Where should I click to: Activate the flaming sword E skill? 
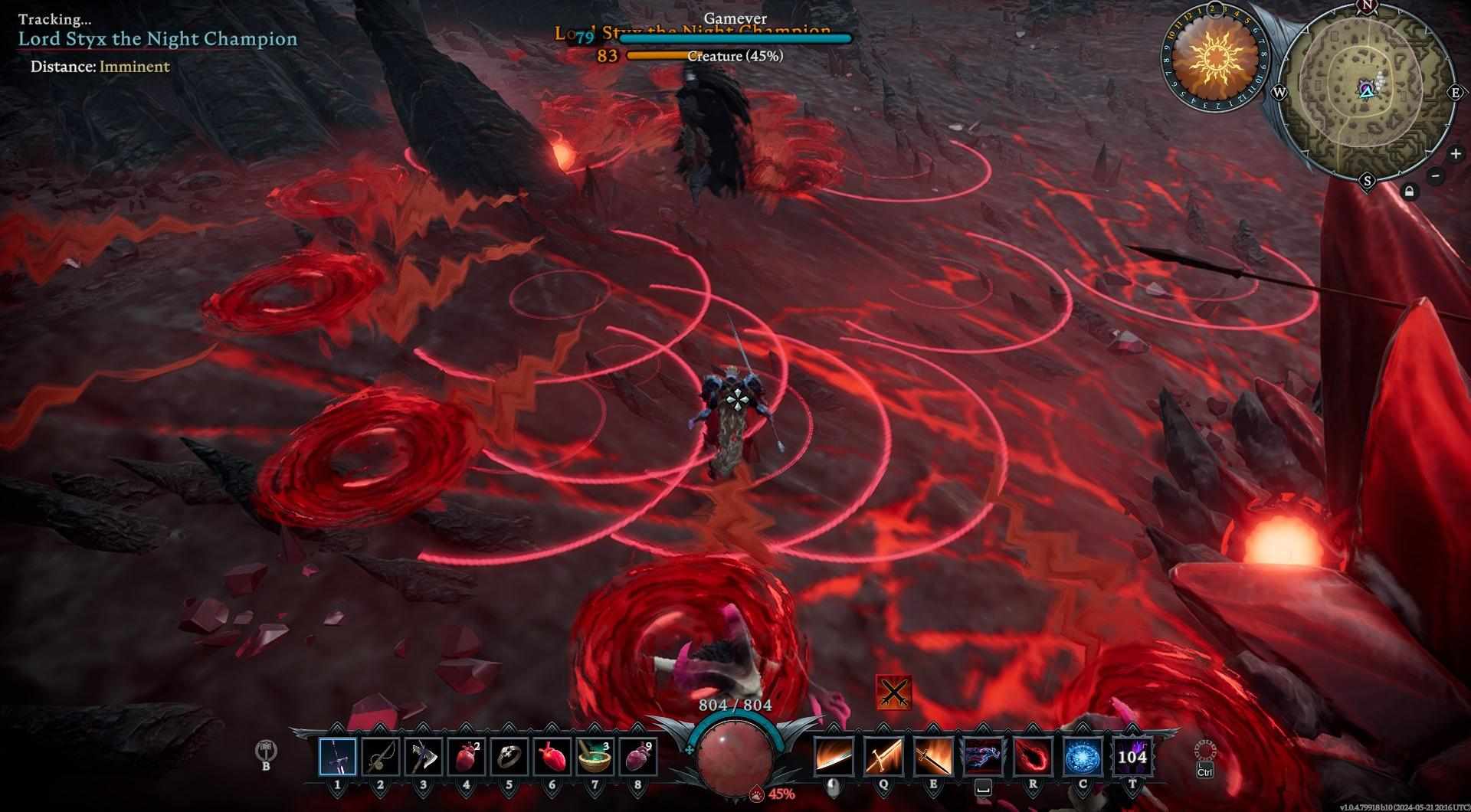tap(933, 756)
